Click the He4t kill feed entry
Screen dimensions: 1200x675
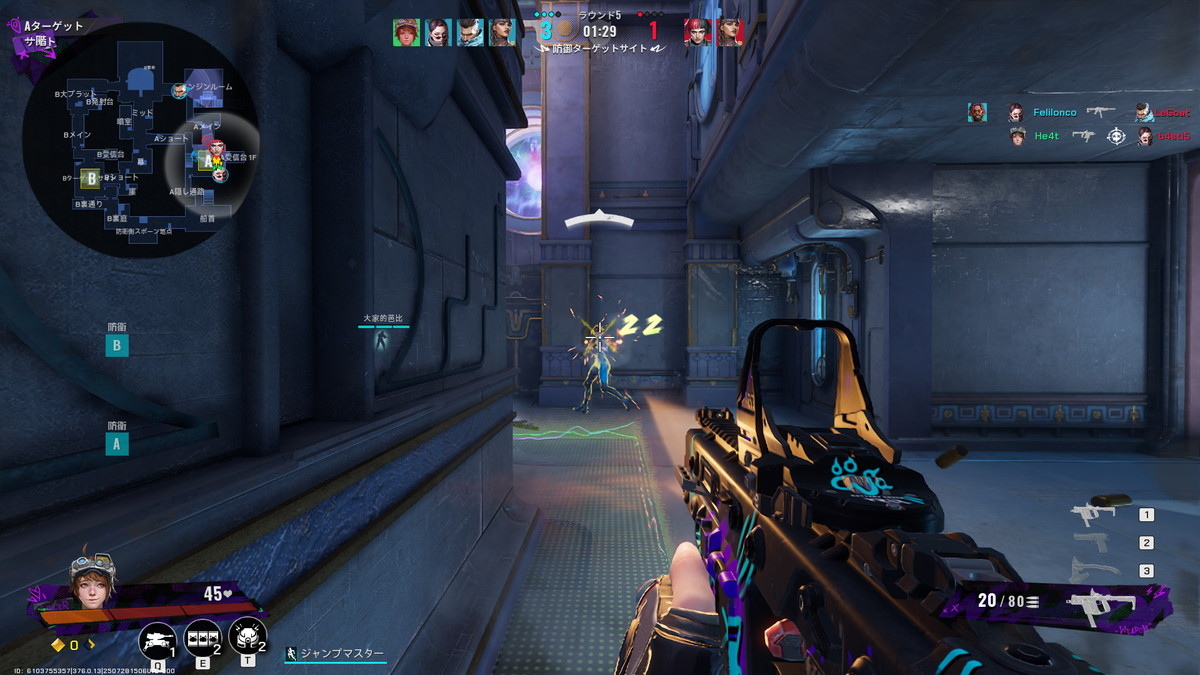pos(1047,136)
